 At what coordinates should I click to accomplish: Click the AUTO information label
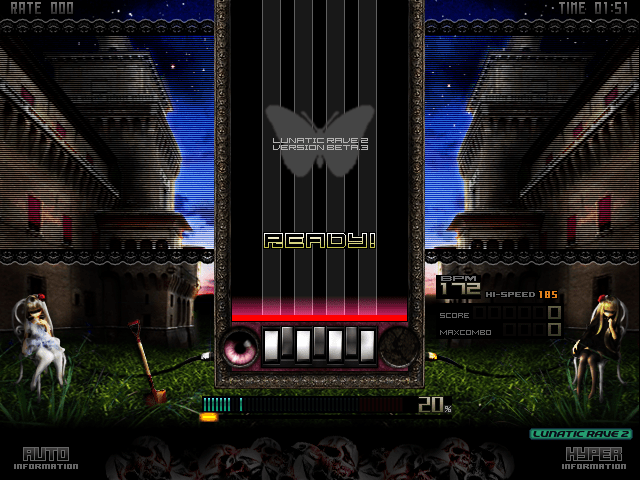pyautogui.click(x=46, y=458)
